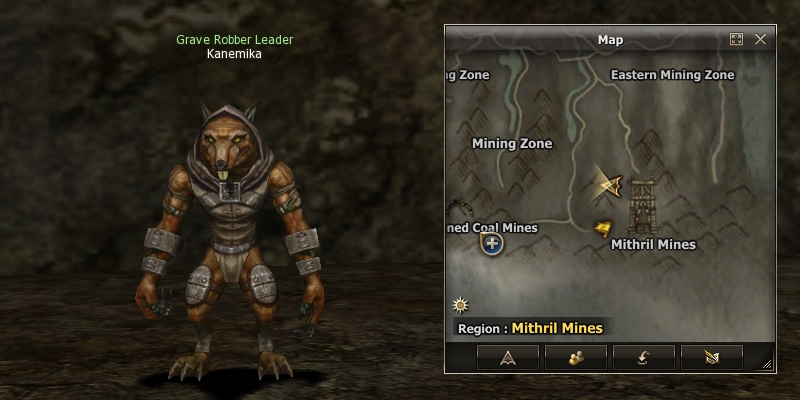Select the yellow flag marker on the map

(x=602, y=230)
